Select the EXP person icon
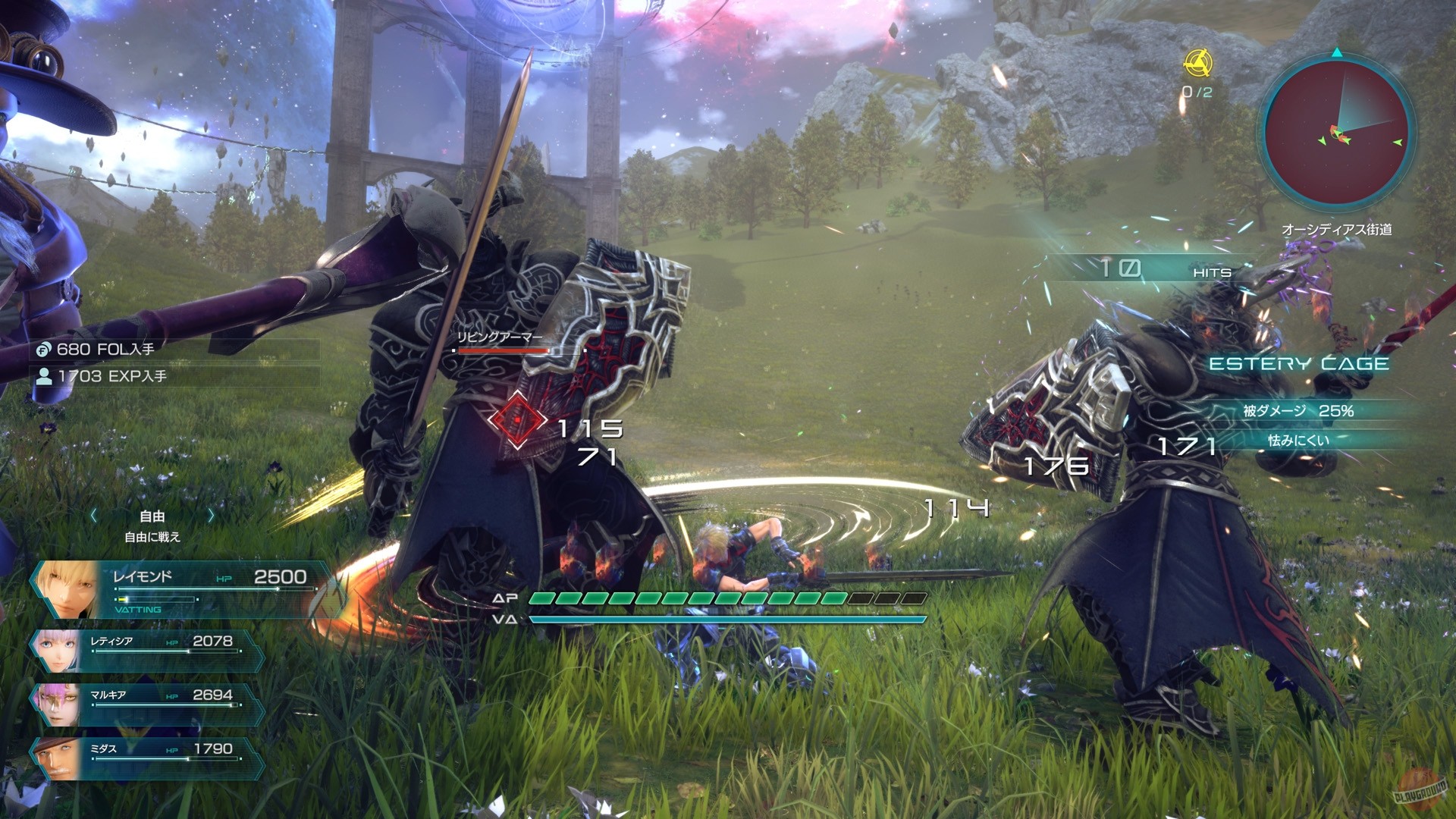 pos(45,375)
